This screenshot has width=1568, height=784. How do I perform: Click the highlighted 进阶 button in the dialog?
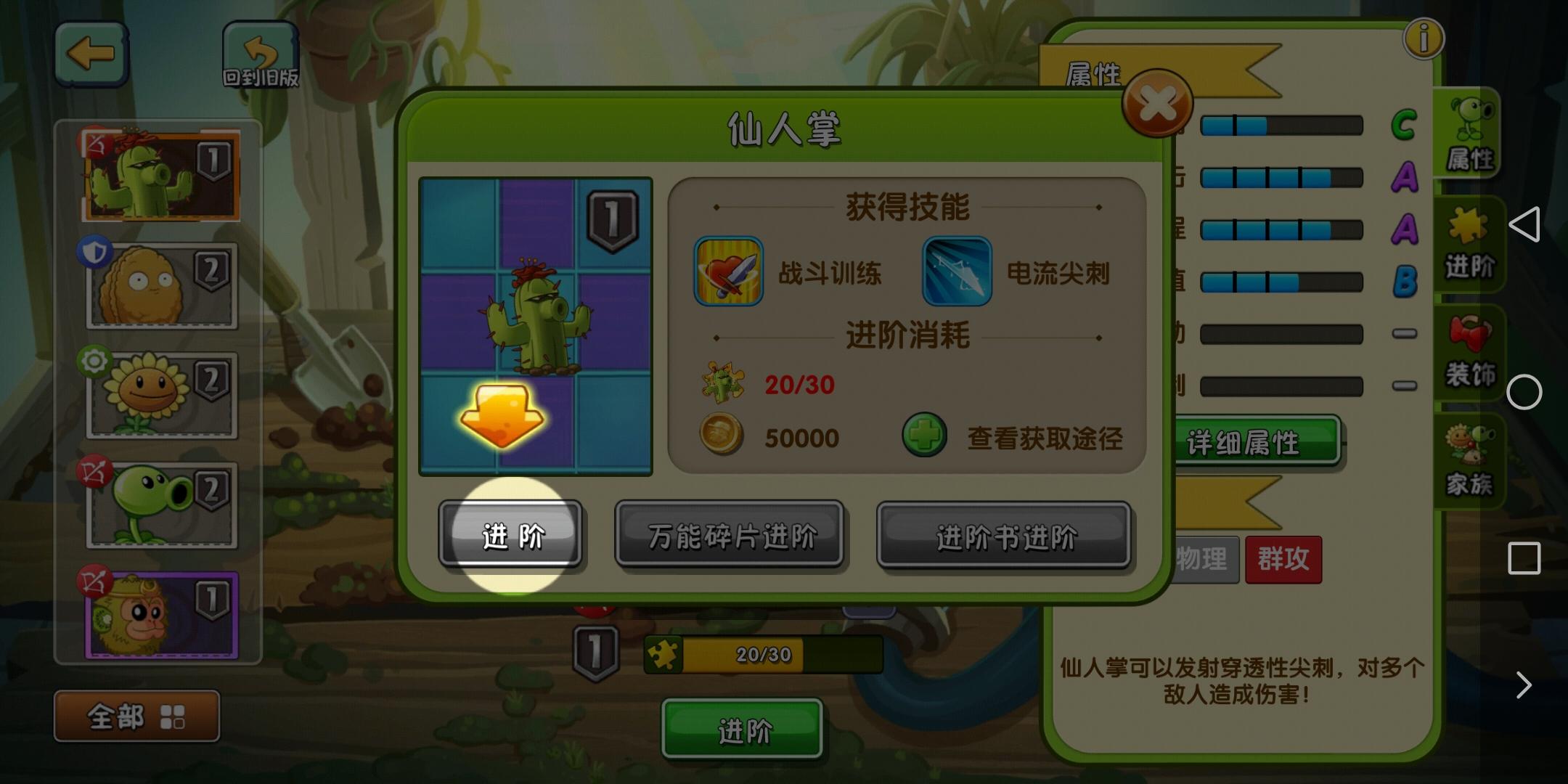click(511, 535)
